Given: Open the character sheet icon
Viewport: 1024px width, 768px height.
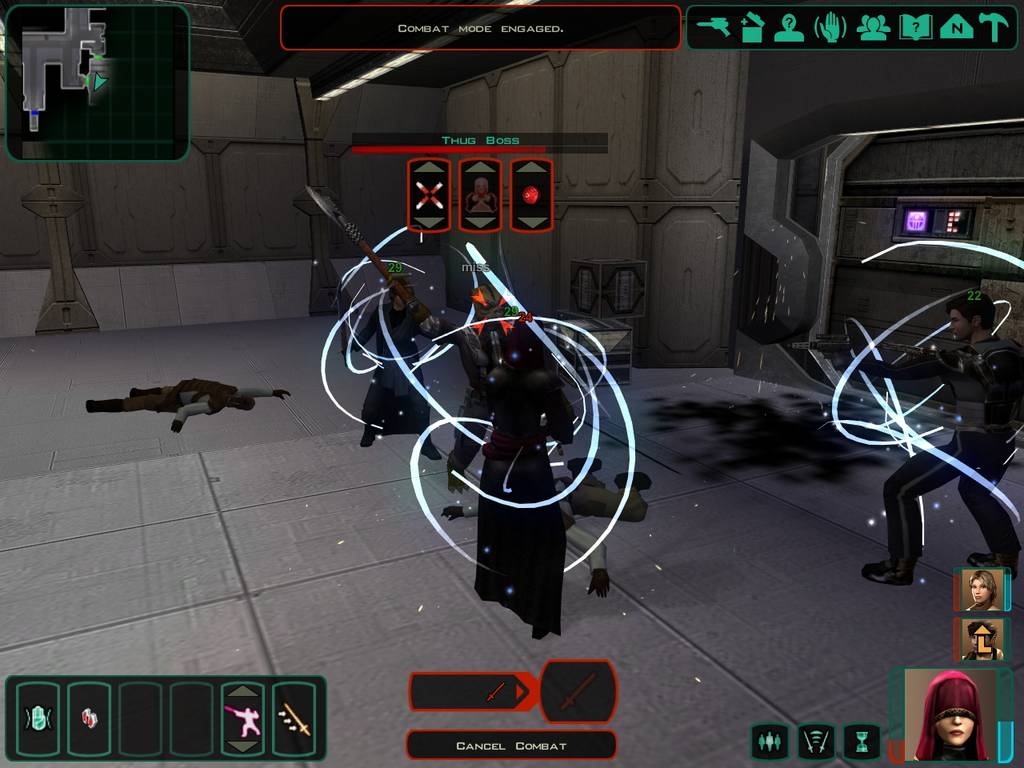Looking at the screenshot, I should click(x=790, y=28).
